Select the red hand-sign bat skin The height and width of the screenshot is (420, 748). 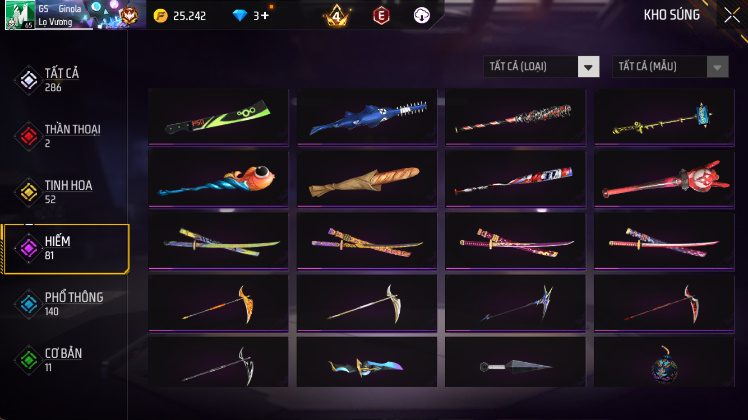click(665, 180)
